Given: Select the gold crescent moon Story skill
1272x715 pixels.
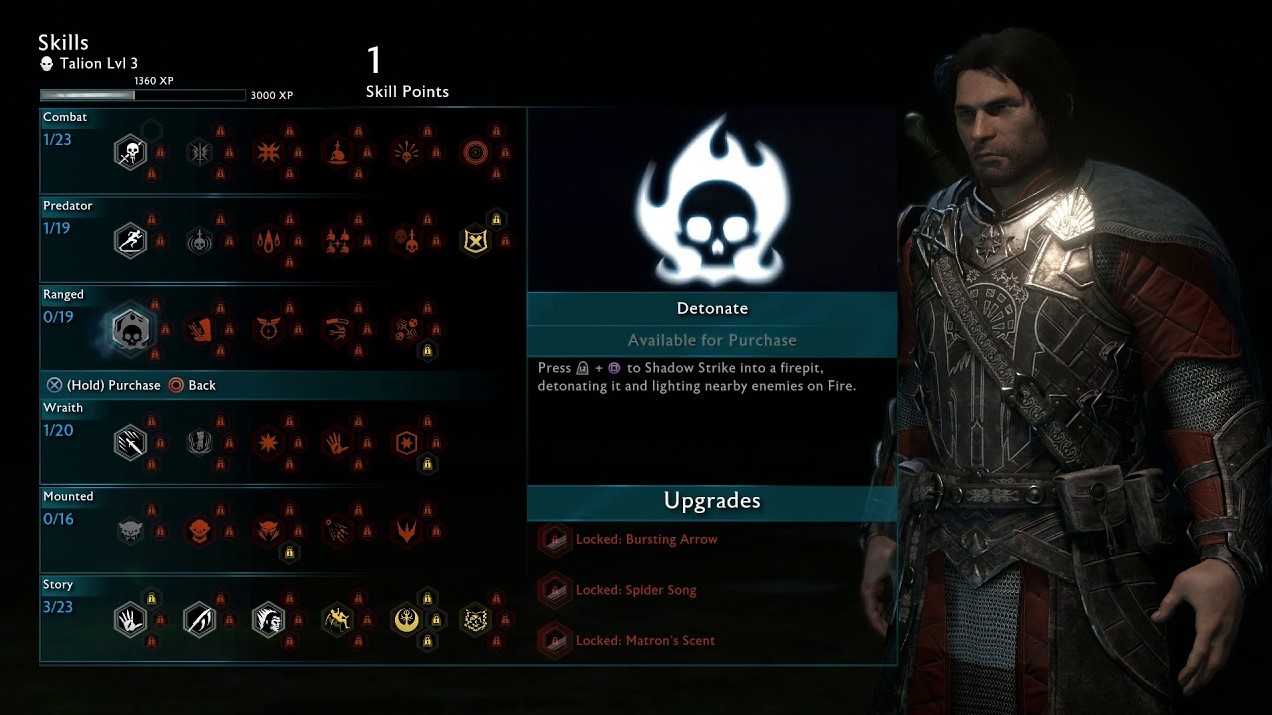Looking at the screenshot, I should pos(406,620).
